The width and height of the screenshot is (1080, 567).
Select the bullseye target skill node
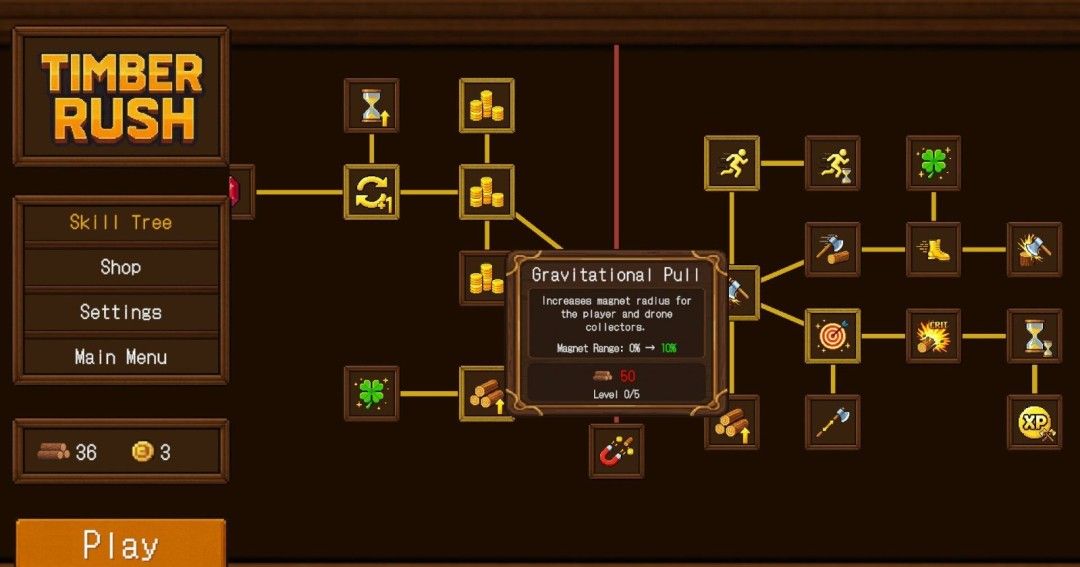832,336
